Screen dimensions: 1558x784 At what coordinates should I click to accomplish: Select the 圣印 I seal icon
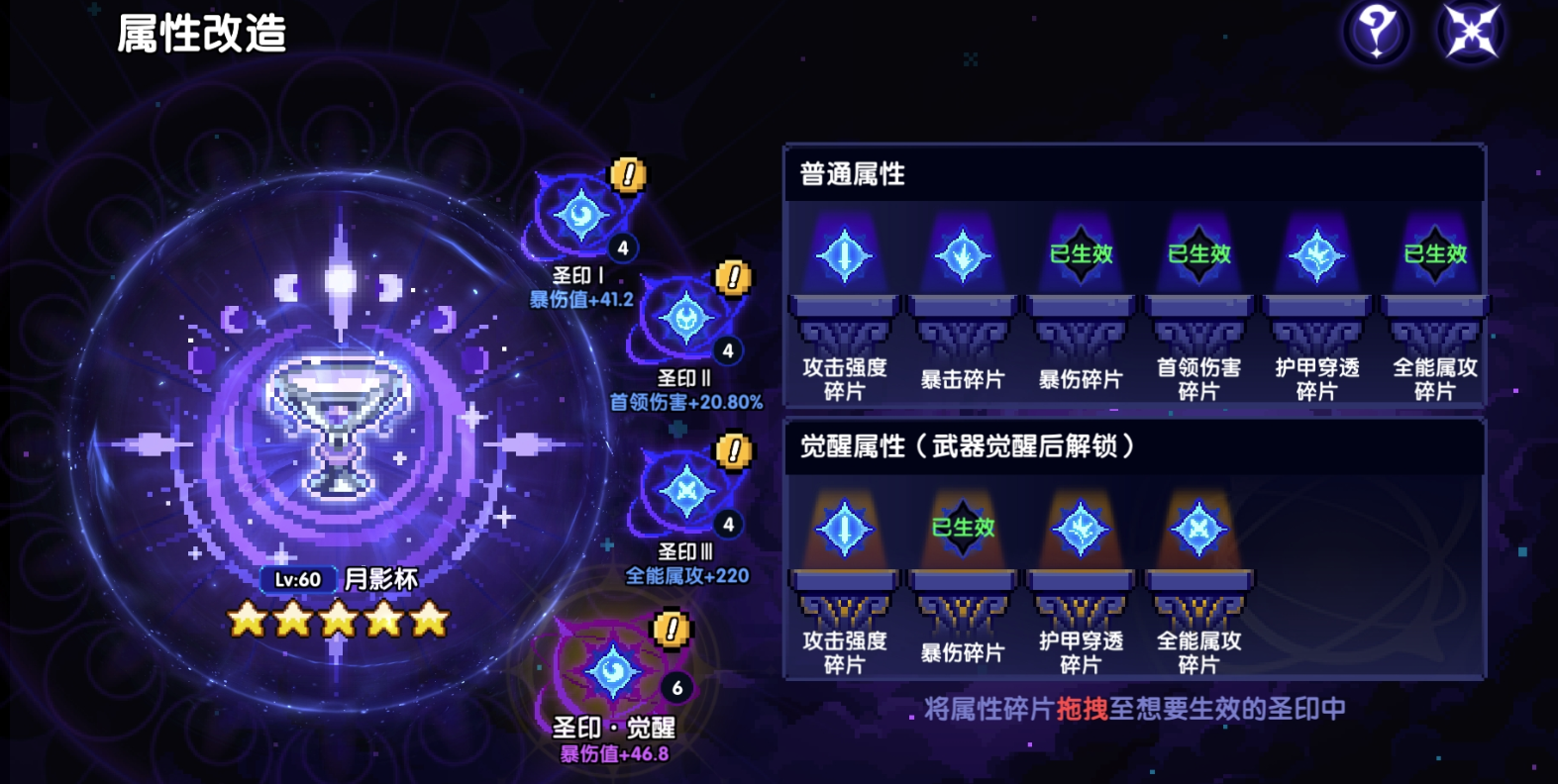tap(580, 216)
